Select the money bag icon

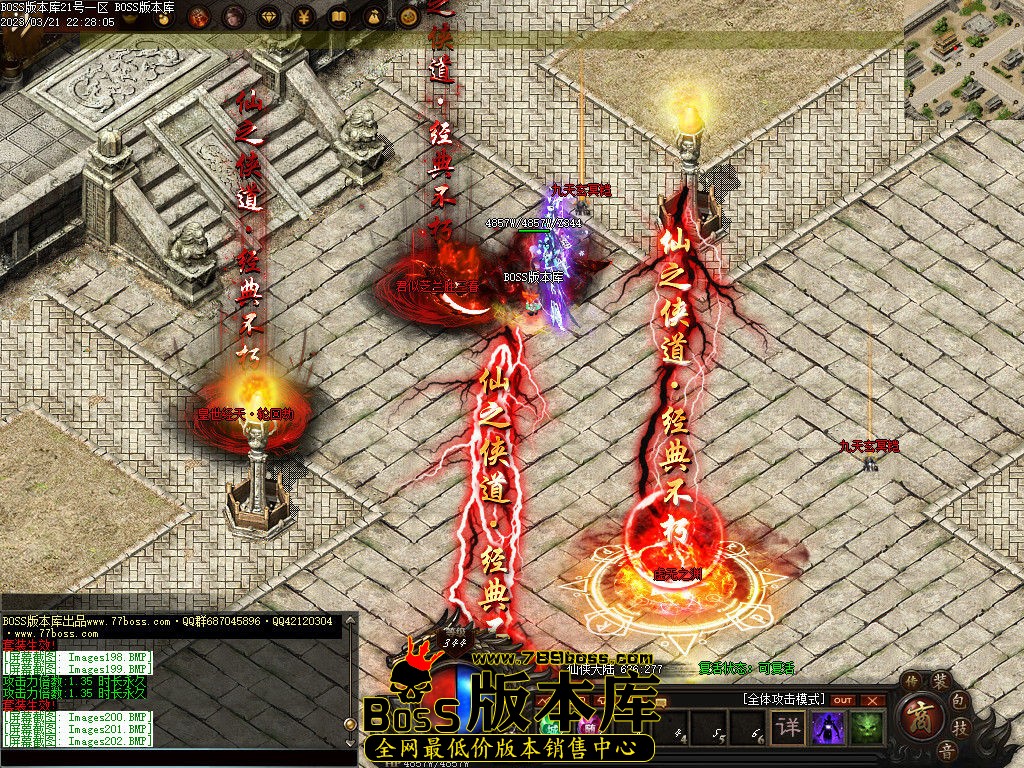(x=373, y=17)
